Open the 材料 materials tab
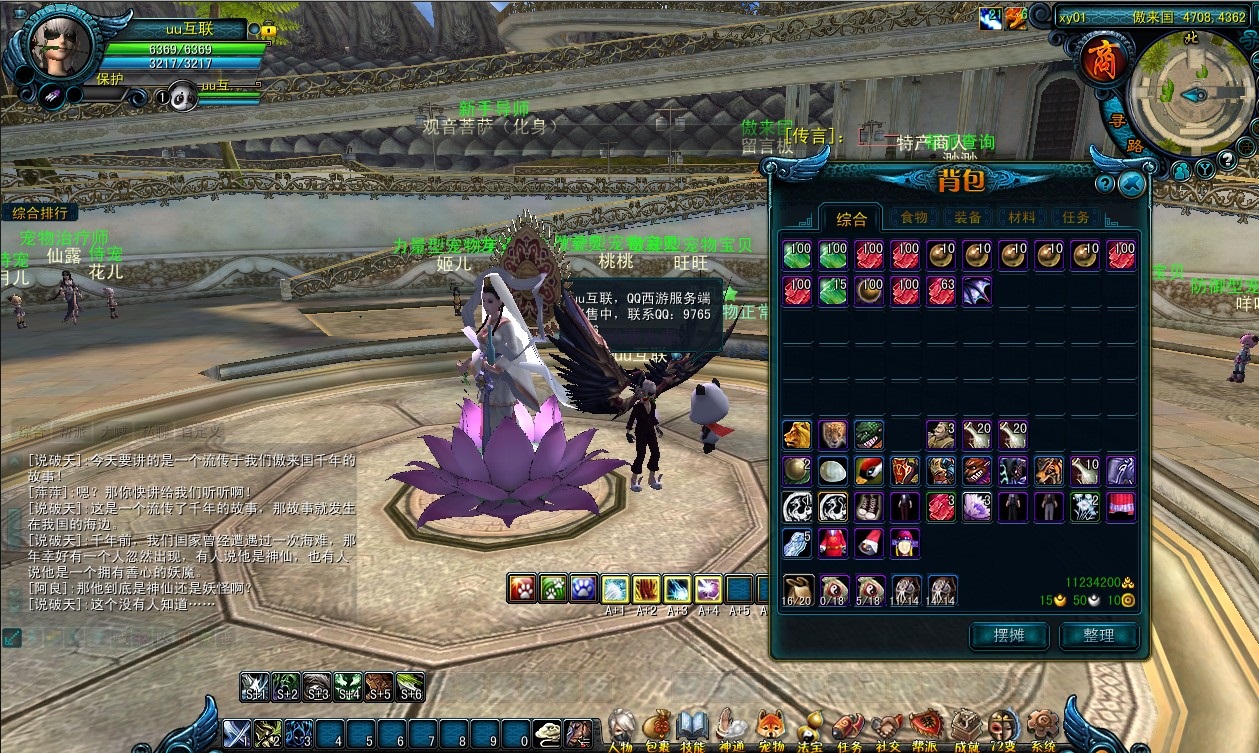1259x753 pixels. tap(1022, 217)
